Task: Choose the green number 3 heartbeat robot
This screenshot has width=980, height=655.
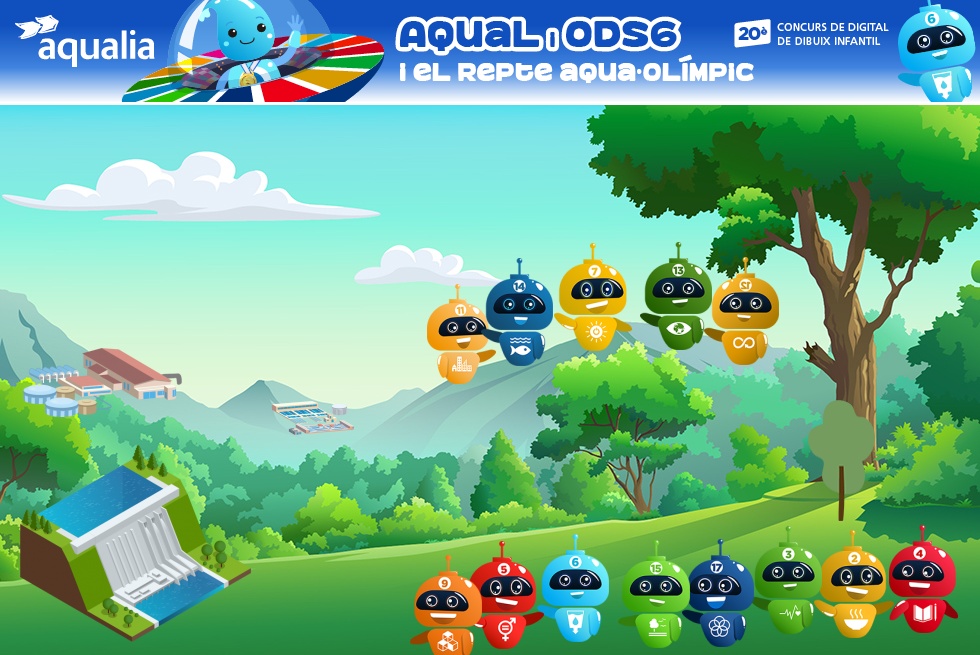Action: 788,586
